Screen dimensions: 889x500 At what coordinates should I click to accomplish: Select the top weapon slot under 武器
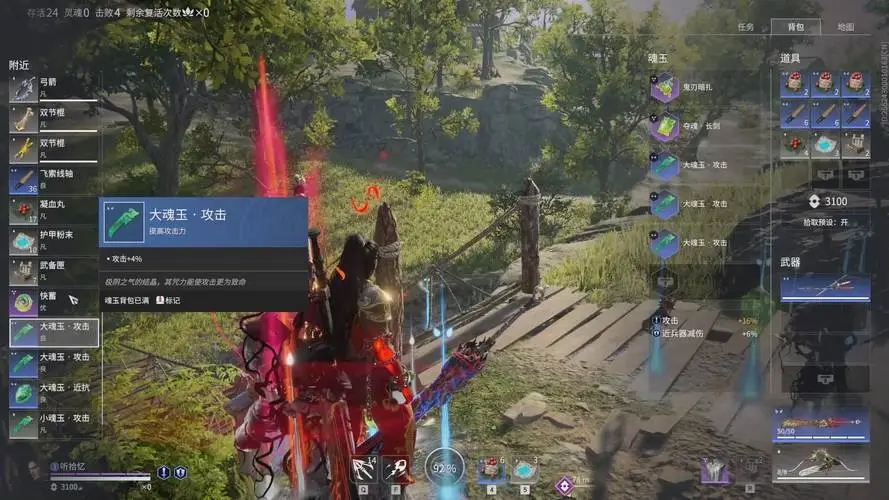point(825,288)
